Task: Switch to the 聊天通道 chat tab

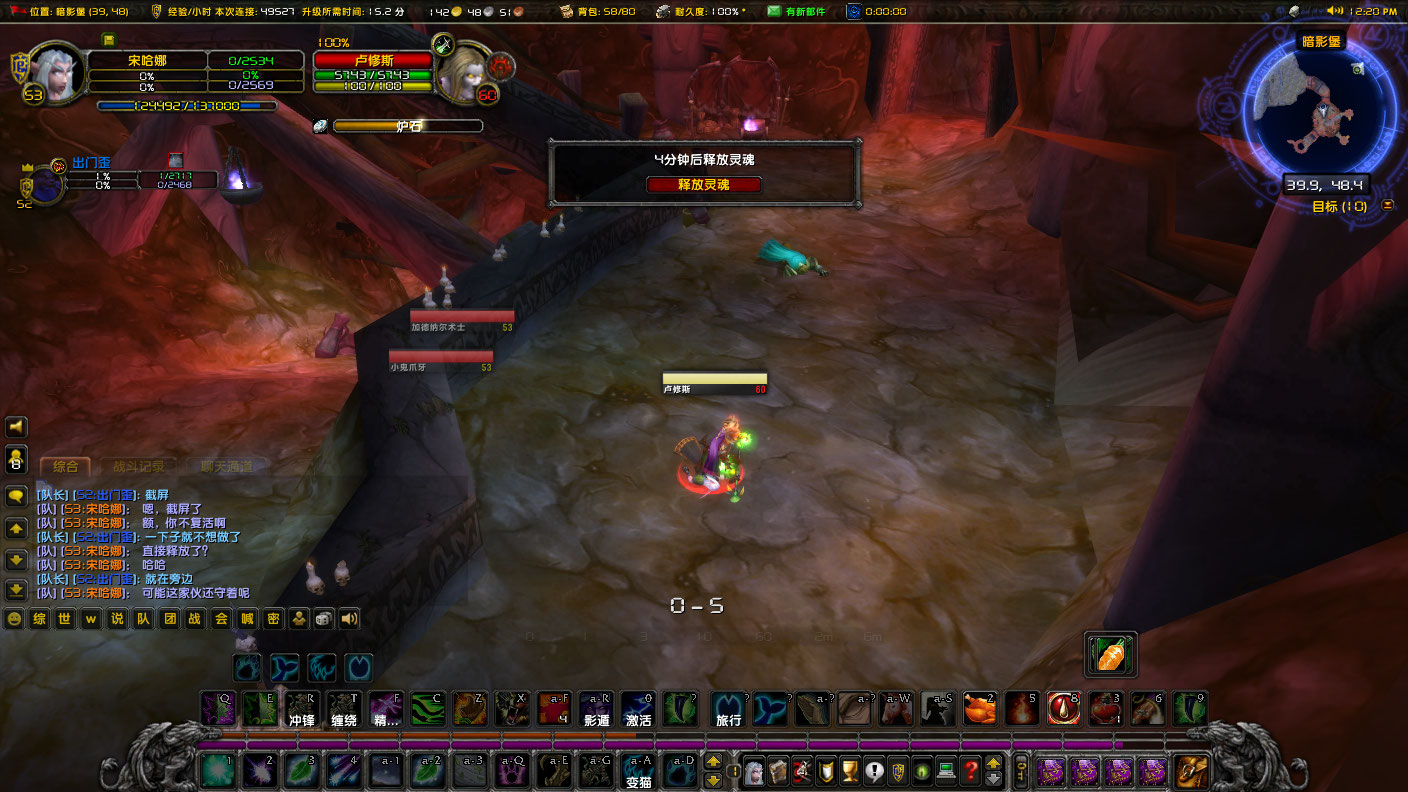Action: [x=228, y=464]
